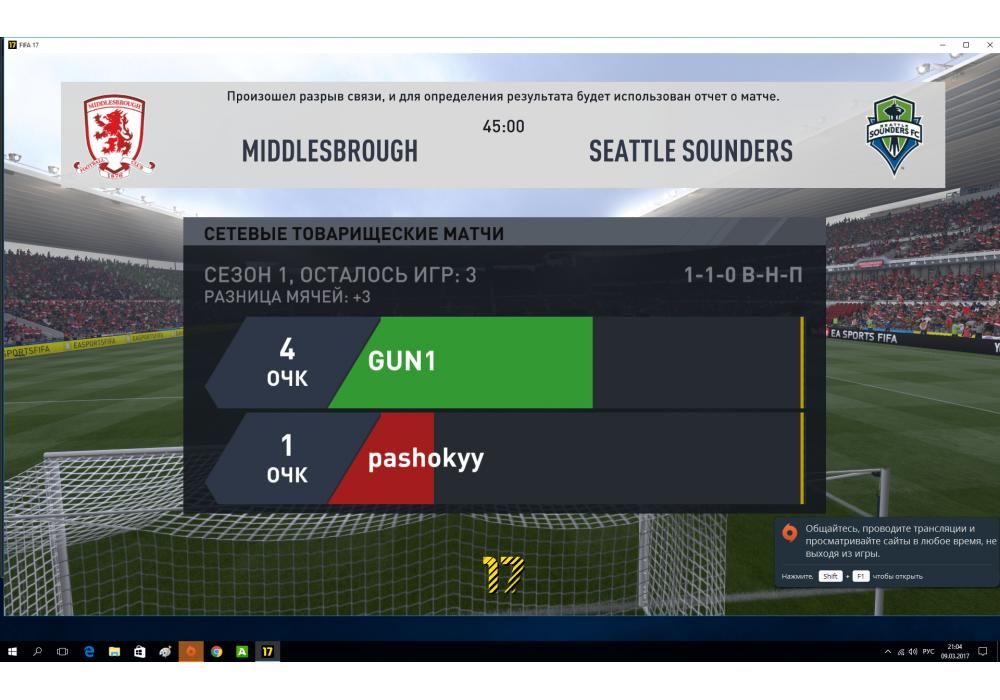Select the pashokyy player standings row
This screenshot has width=1000, height=700.
(505, 459)
